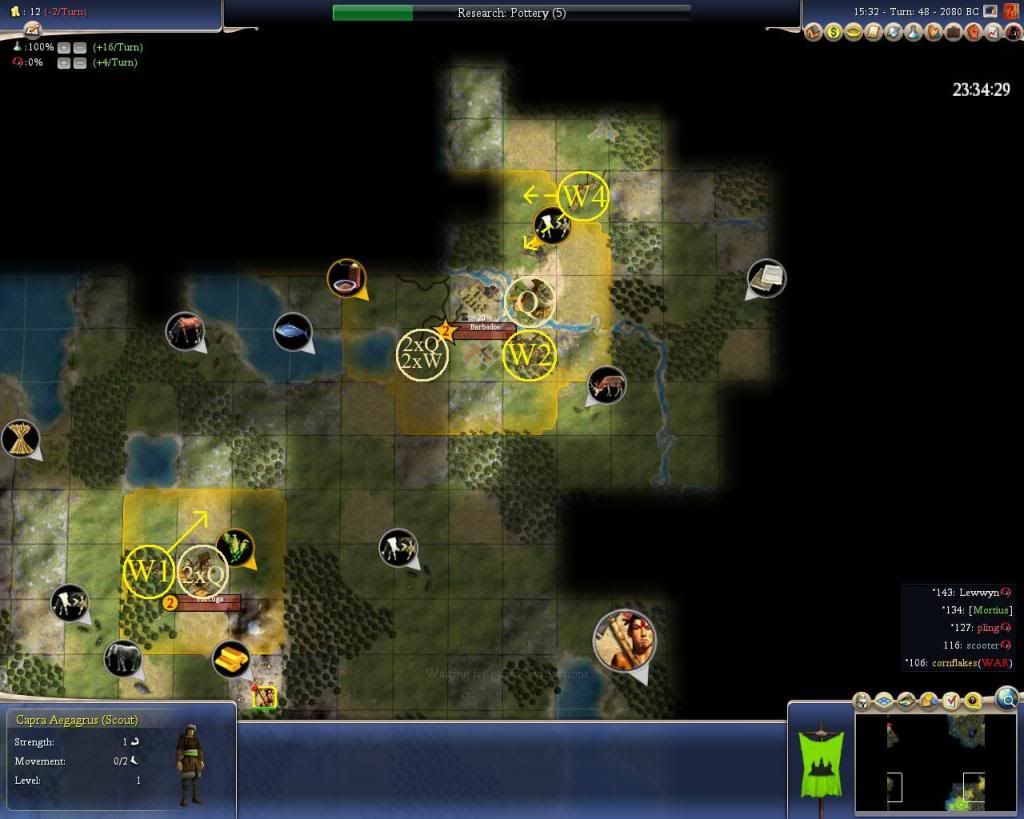The image size is (1024, 819).
Task: Open the Civics advisor ring icon
Action: [853, 33]
